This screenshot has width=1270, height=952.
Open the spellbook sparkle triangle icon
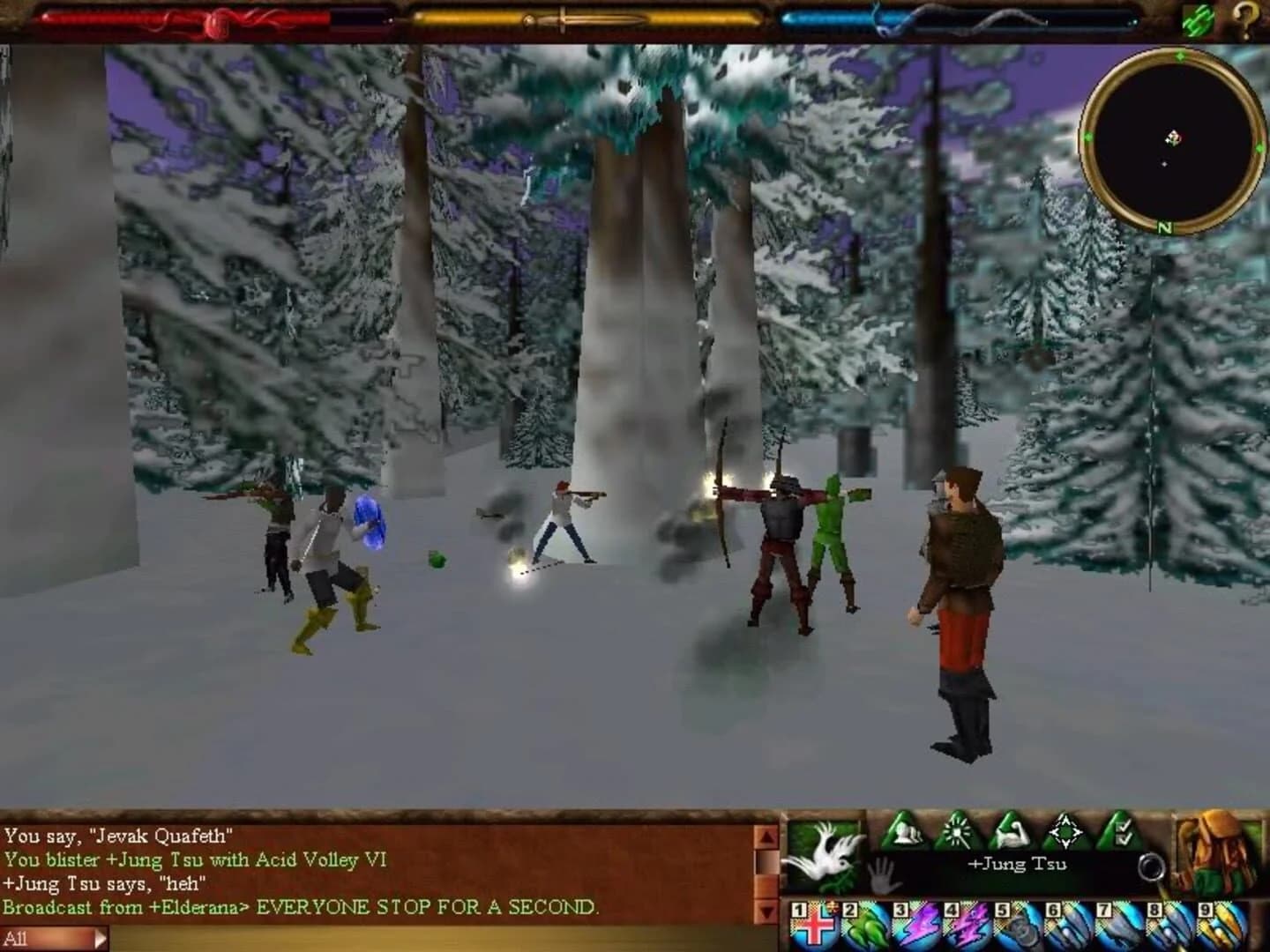pyautogui.click(x=955, y=833)
